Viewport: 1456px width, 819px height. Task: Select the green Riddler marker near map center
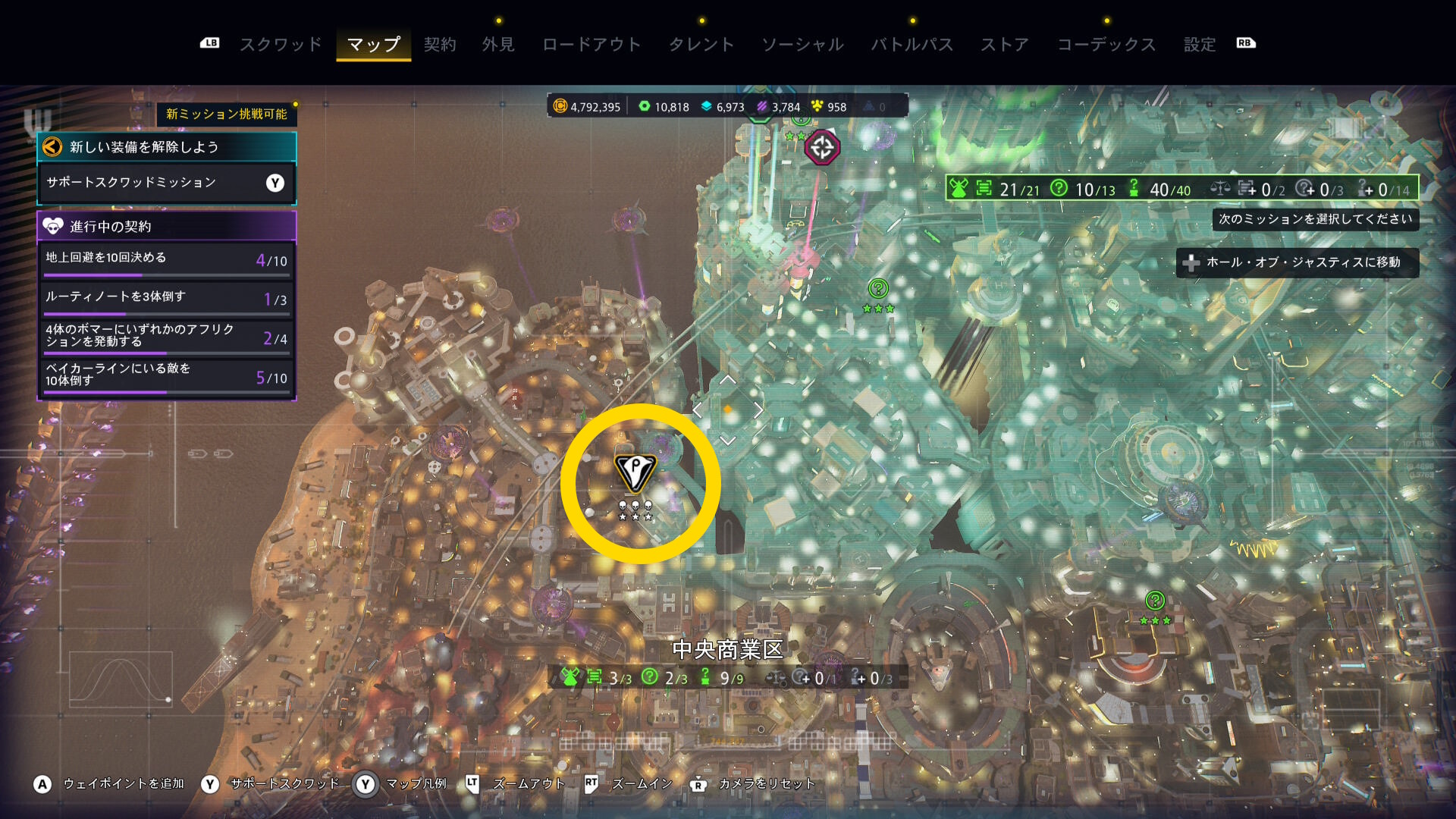878,289
